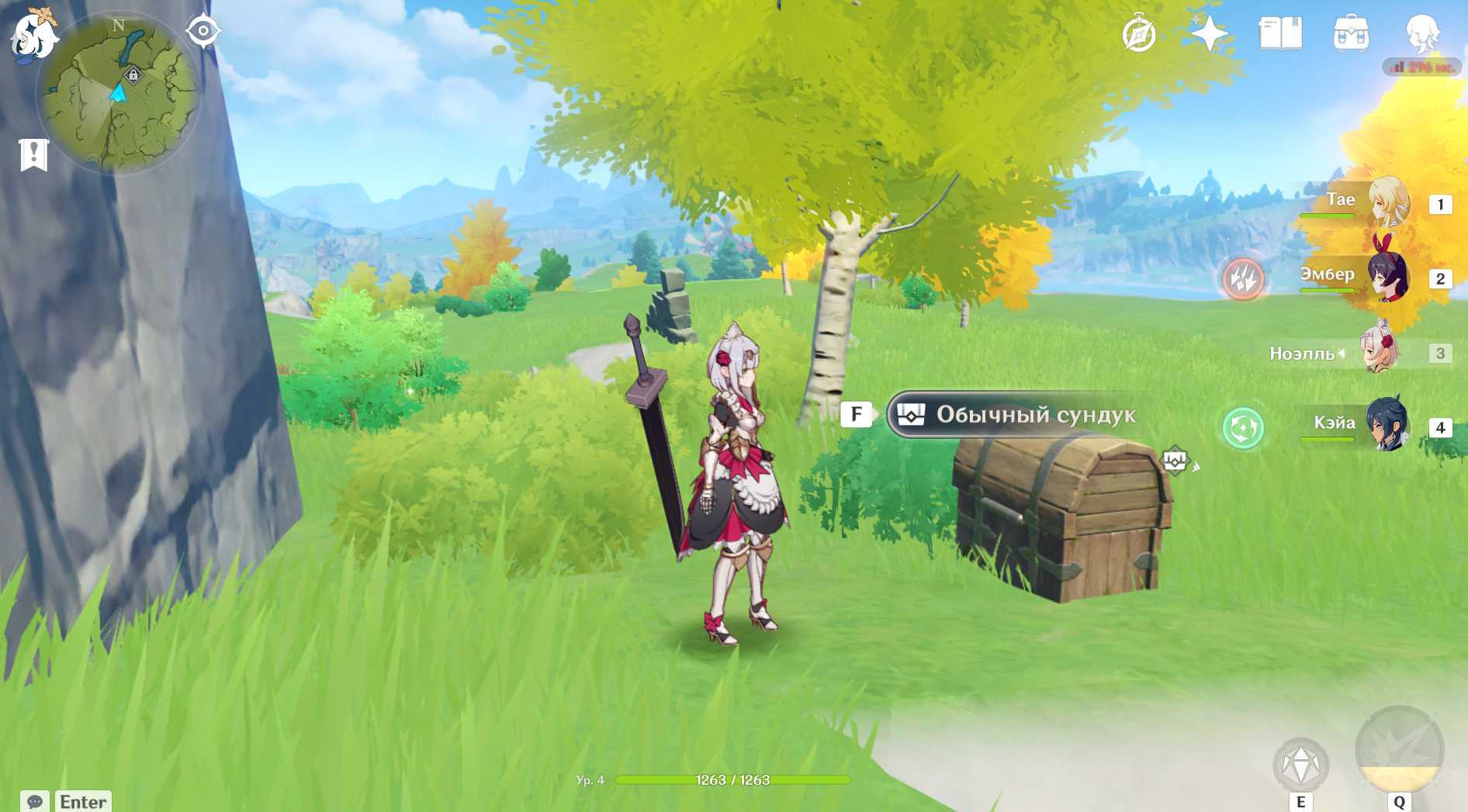The image size is (1468, 812).
Task: Open the compass events icon
Action: coord(1139,34)
